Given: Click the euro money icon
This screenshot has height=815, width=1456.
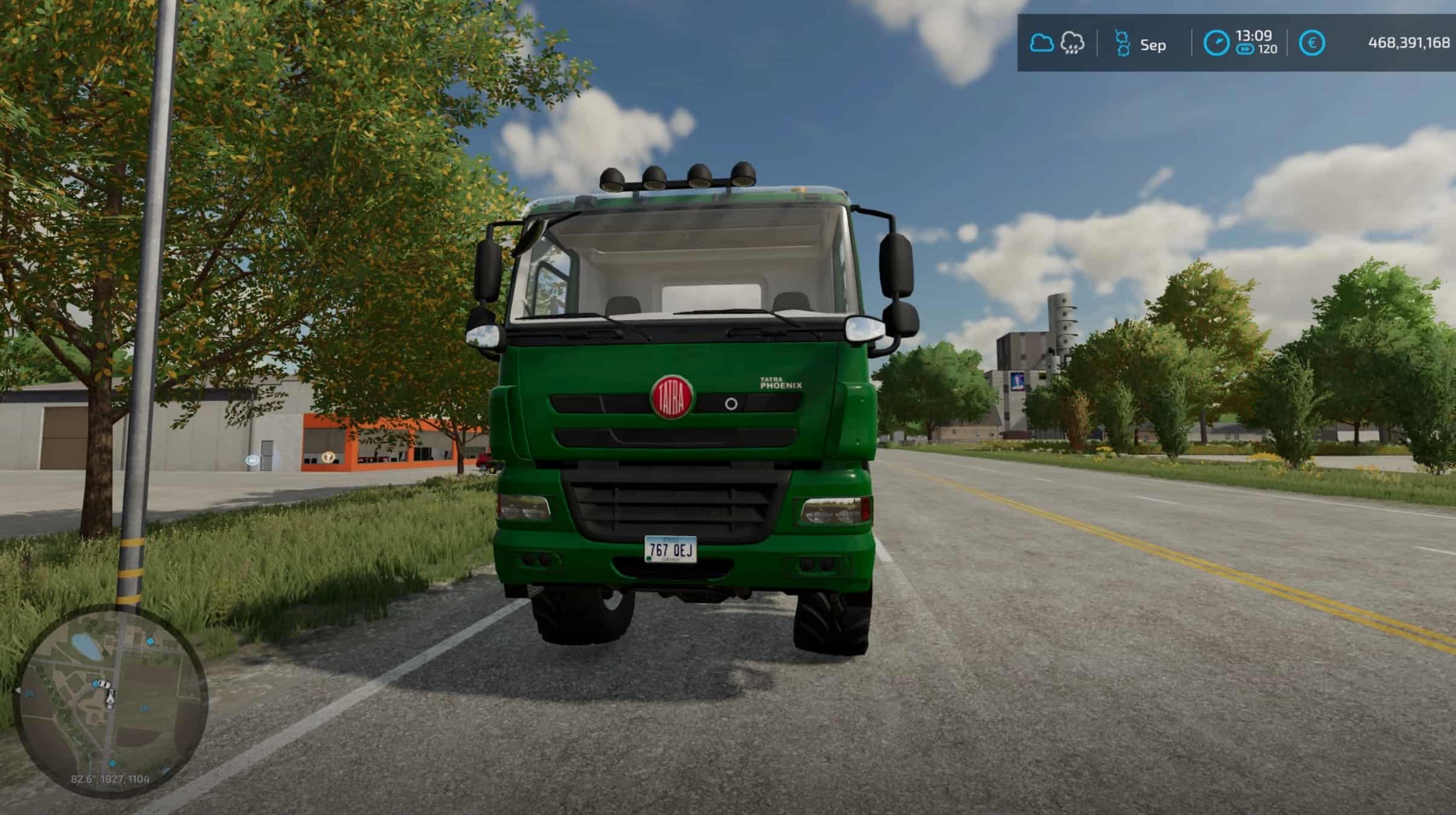Looking at the screenshot, I should pos(1312,43).
